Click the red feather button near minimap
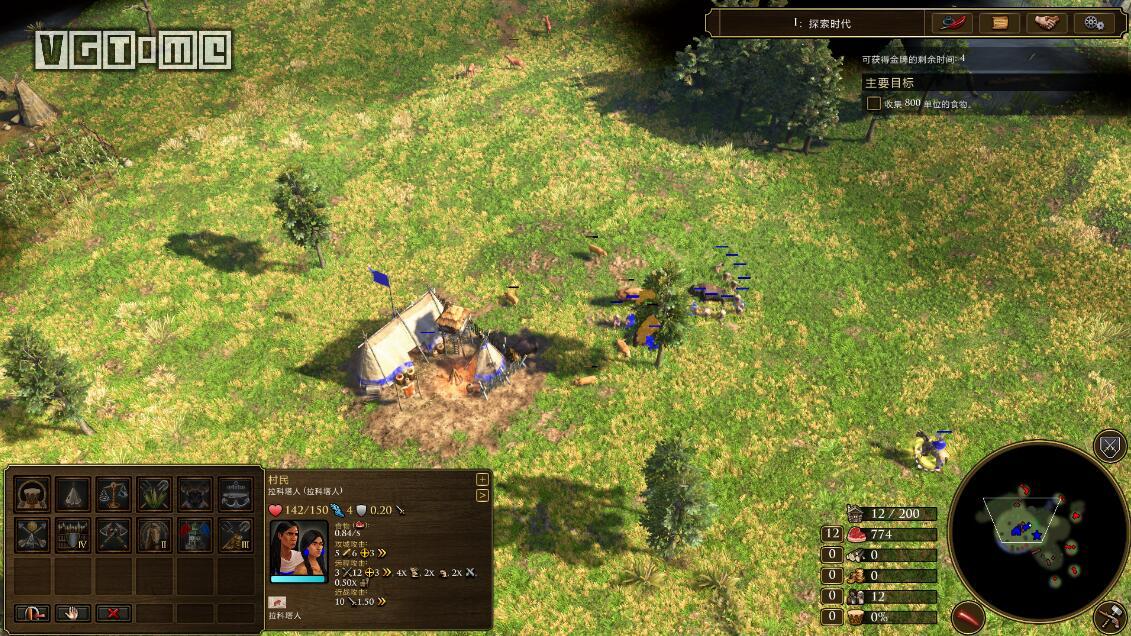1131x636 pixels. click(x=968, y=617)
